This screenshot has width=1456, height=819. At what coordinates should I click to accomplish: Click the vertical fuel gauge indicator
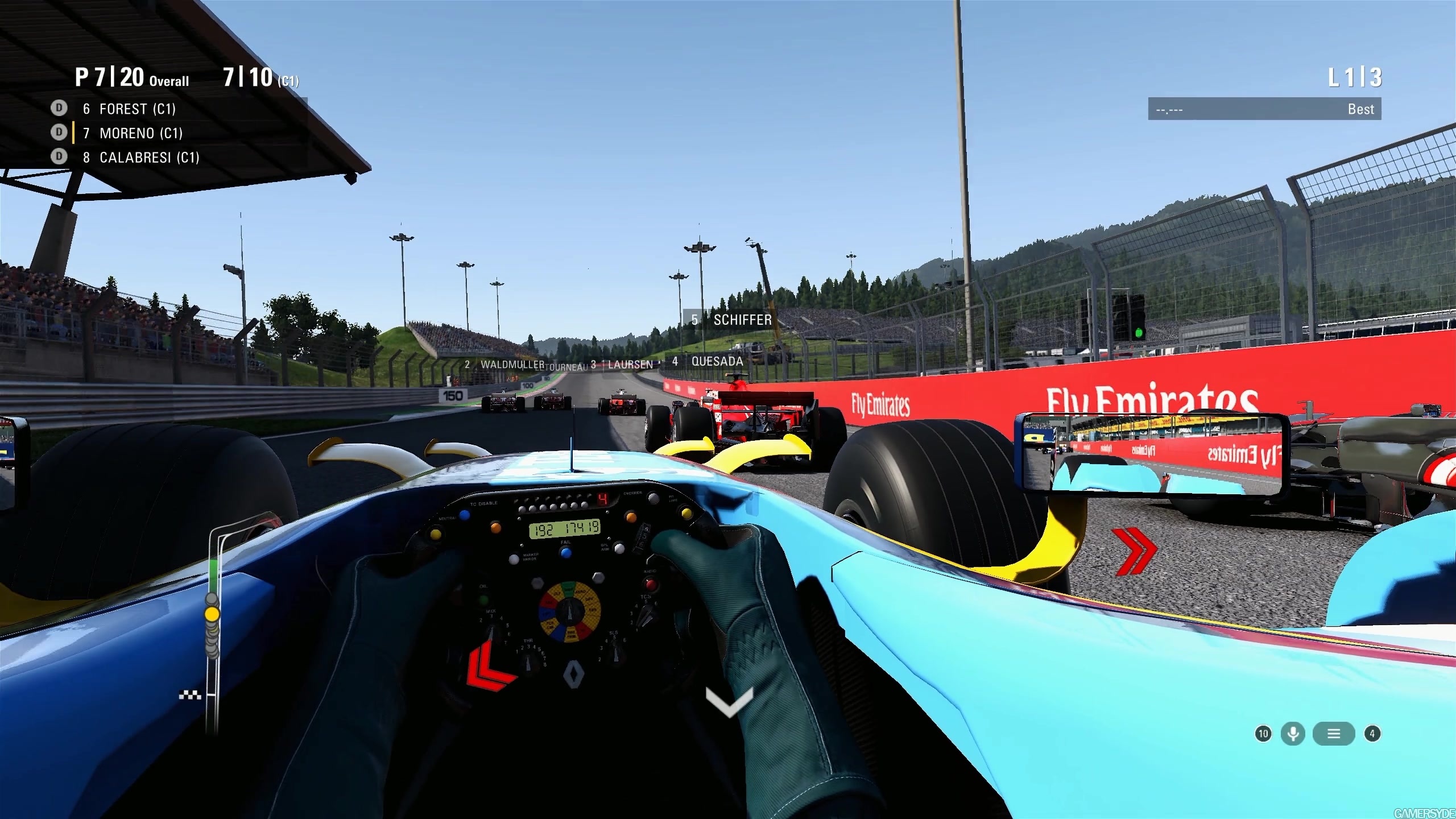coord(213,626)
